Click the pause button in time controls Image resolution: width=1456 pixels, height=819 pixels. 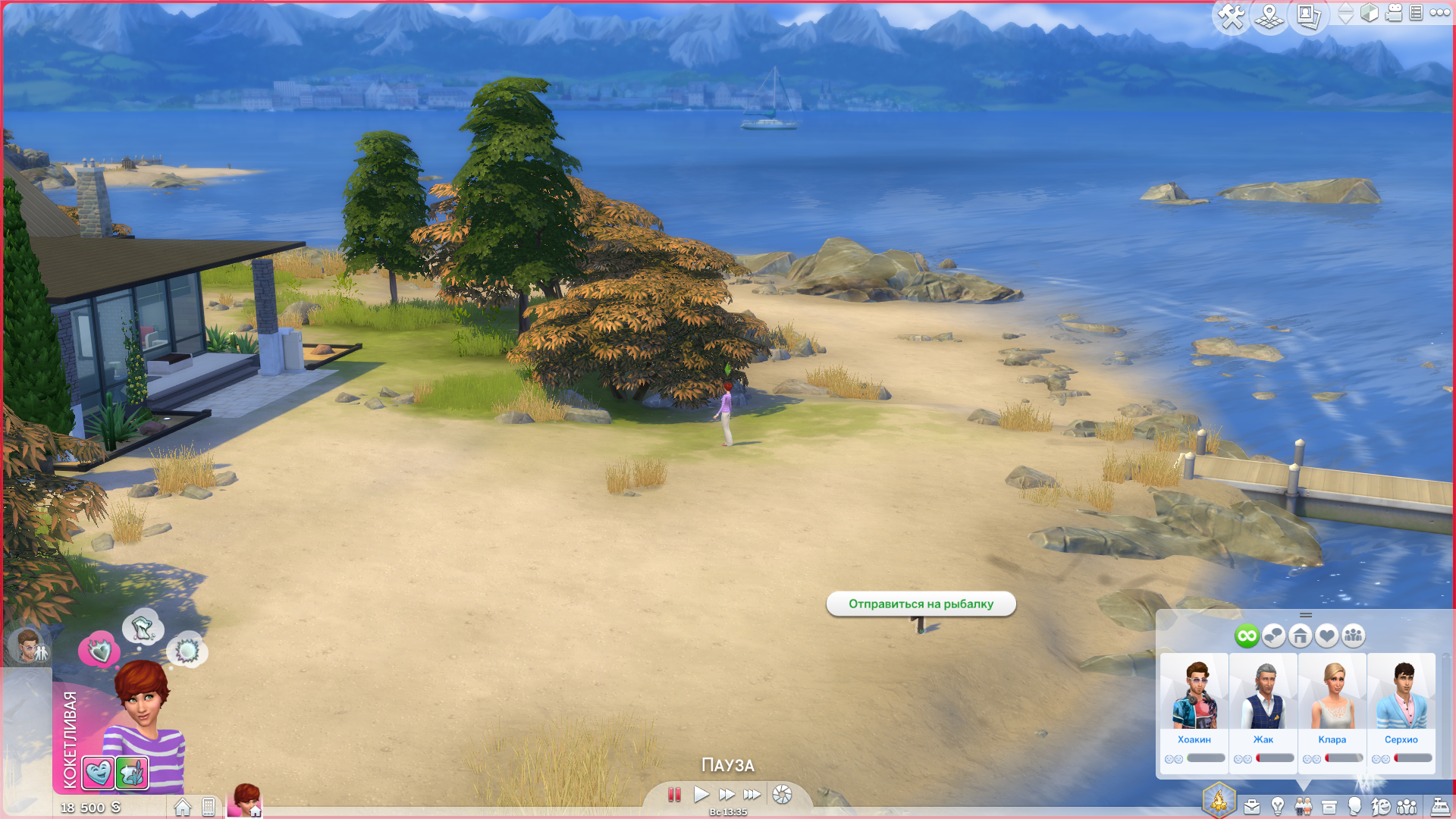coord(674,795)
